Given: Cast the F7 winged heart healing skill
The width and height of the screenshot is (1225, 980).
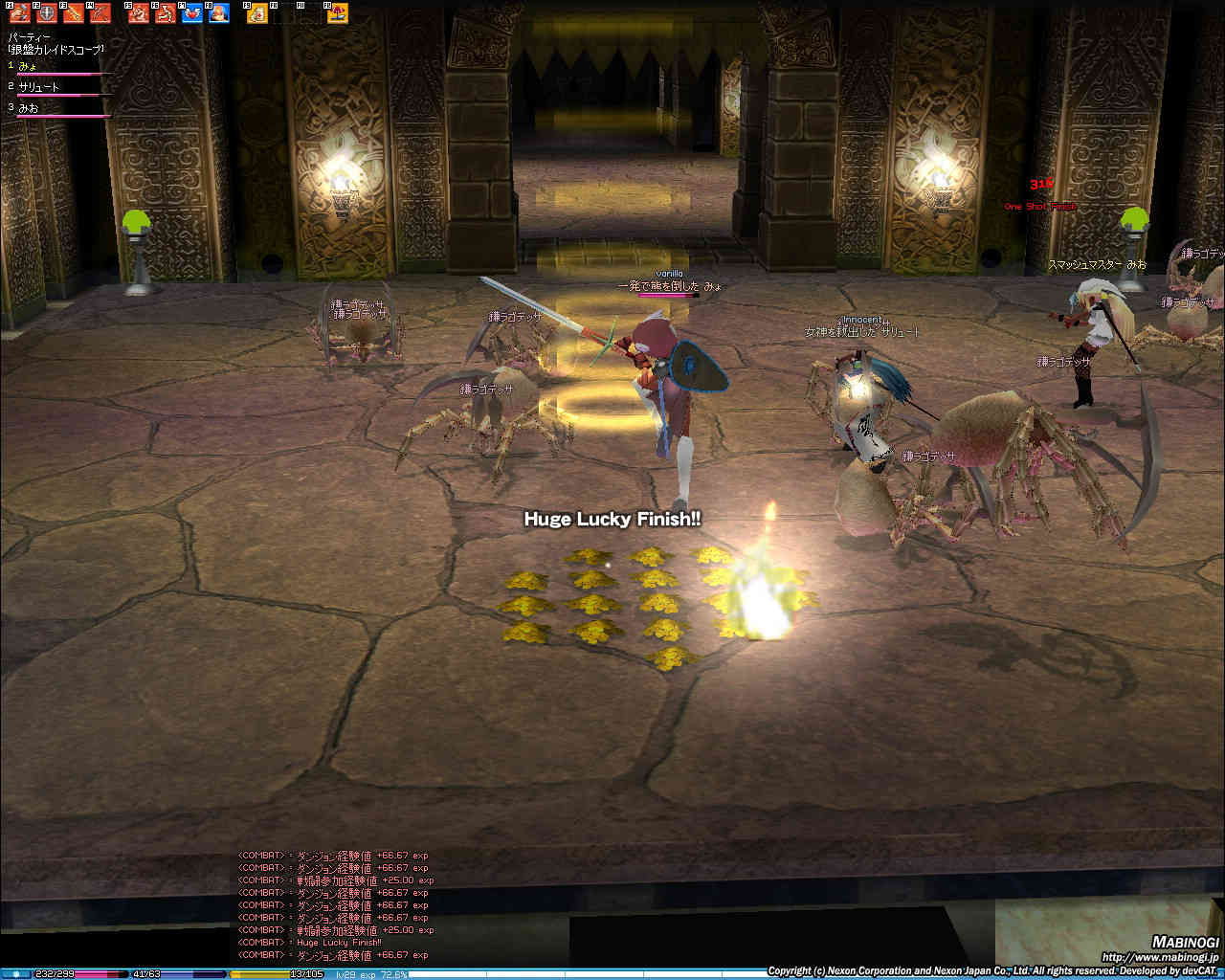Looking at the screenshot, I should pyautogui.click(x=192, y=13).
